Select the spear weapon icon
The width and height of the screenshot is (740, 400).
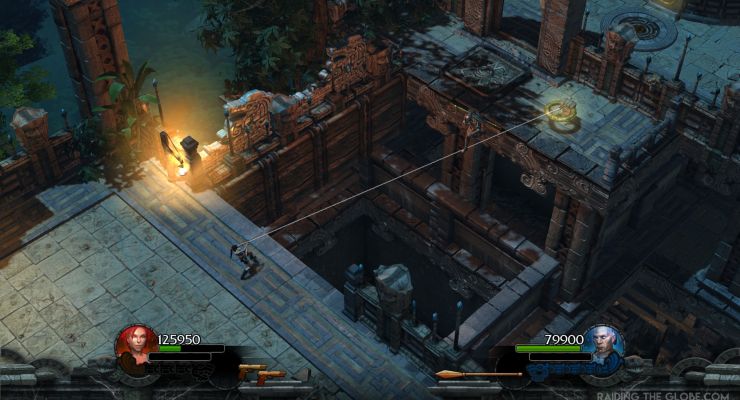(478, 375)
